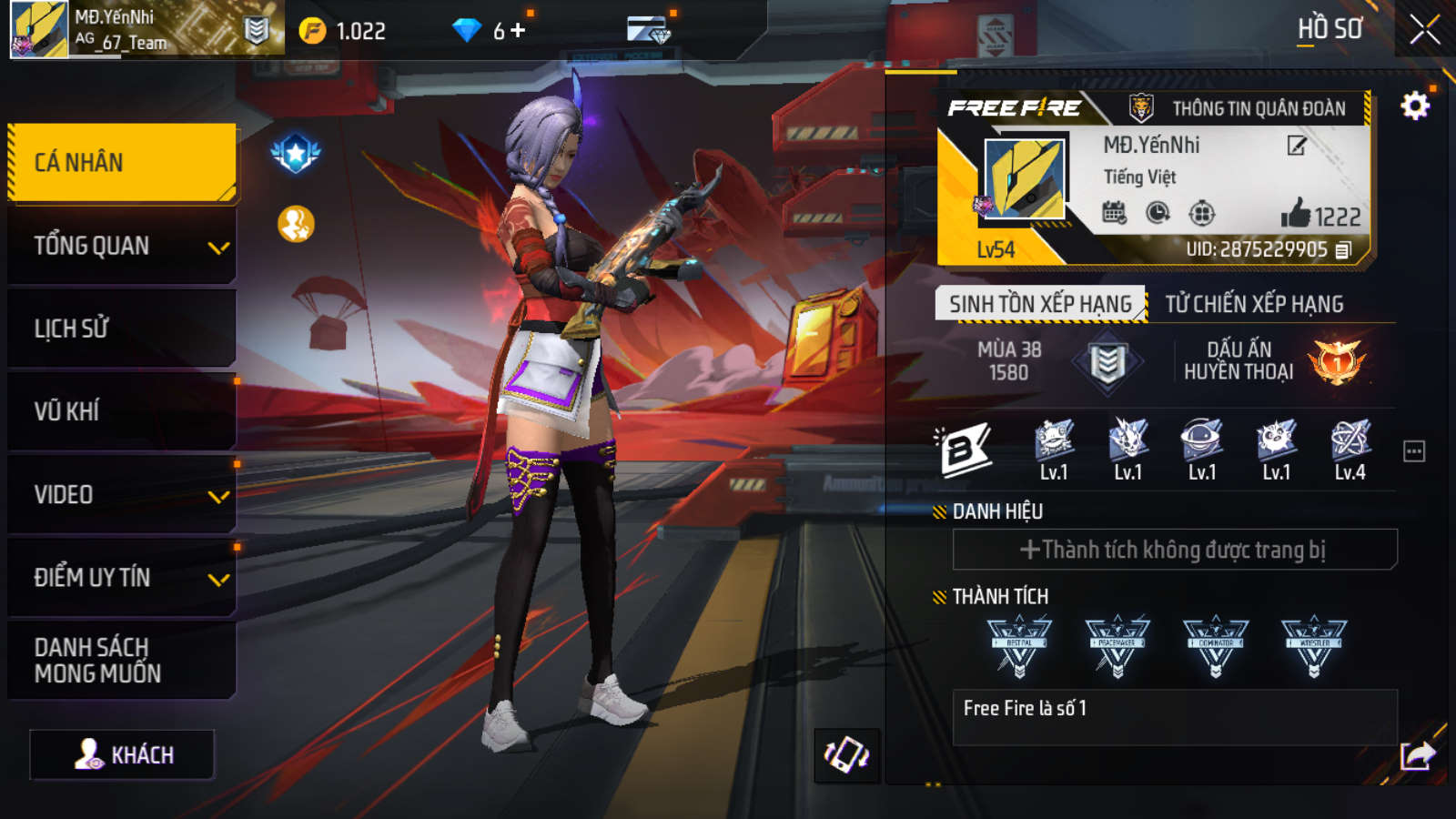Expand the TỔNG QUAN section
The width and height of the screenshot is (1456, 819).
coord(122,246)
